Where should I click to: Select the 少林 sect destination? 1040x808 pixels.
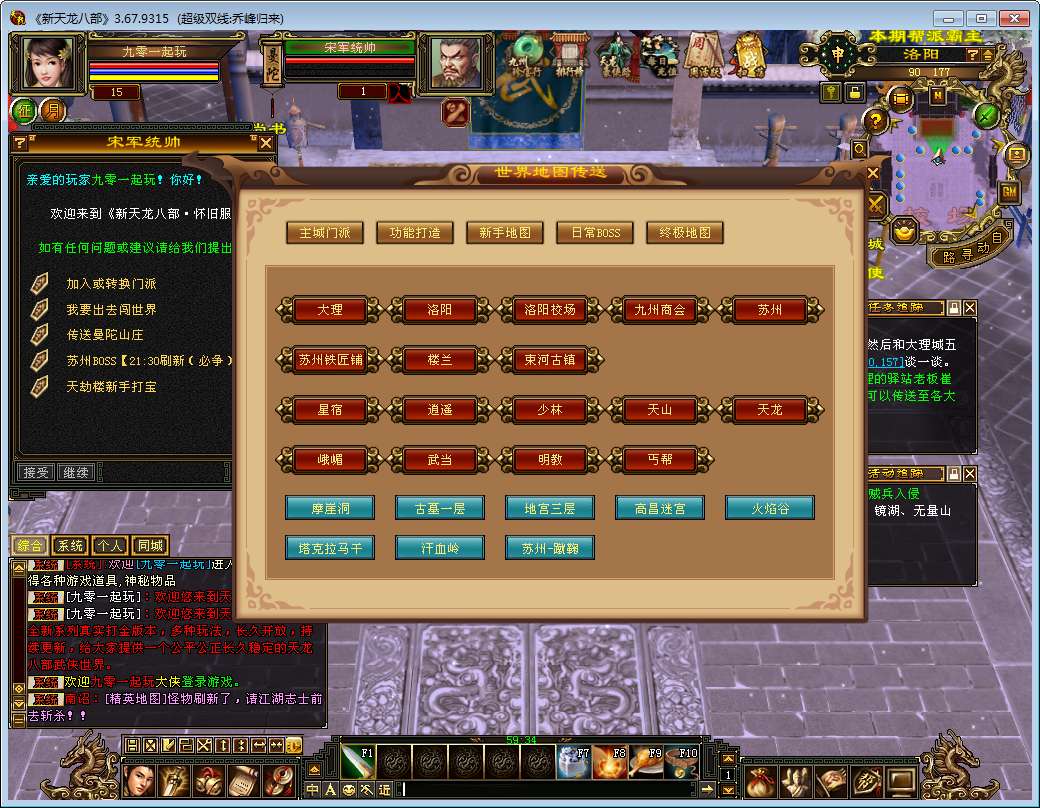pyautogui.click(x=550, y=410)
